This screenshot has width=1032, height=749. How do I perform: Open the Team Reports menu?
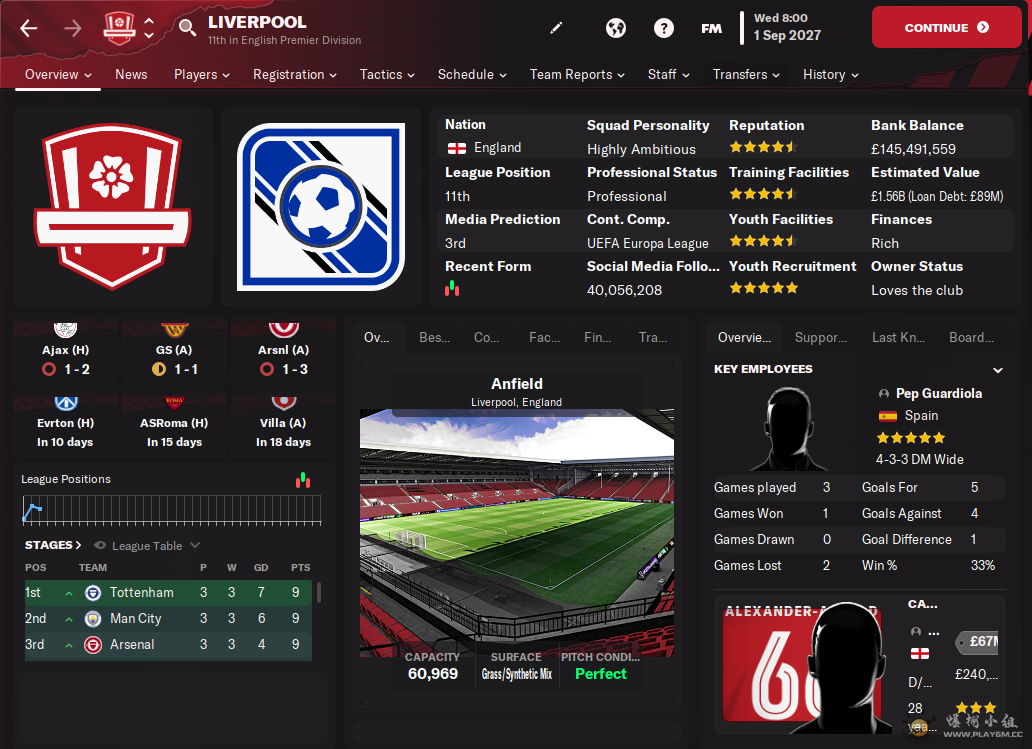click(577, 74)
